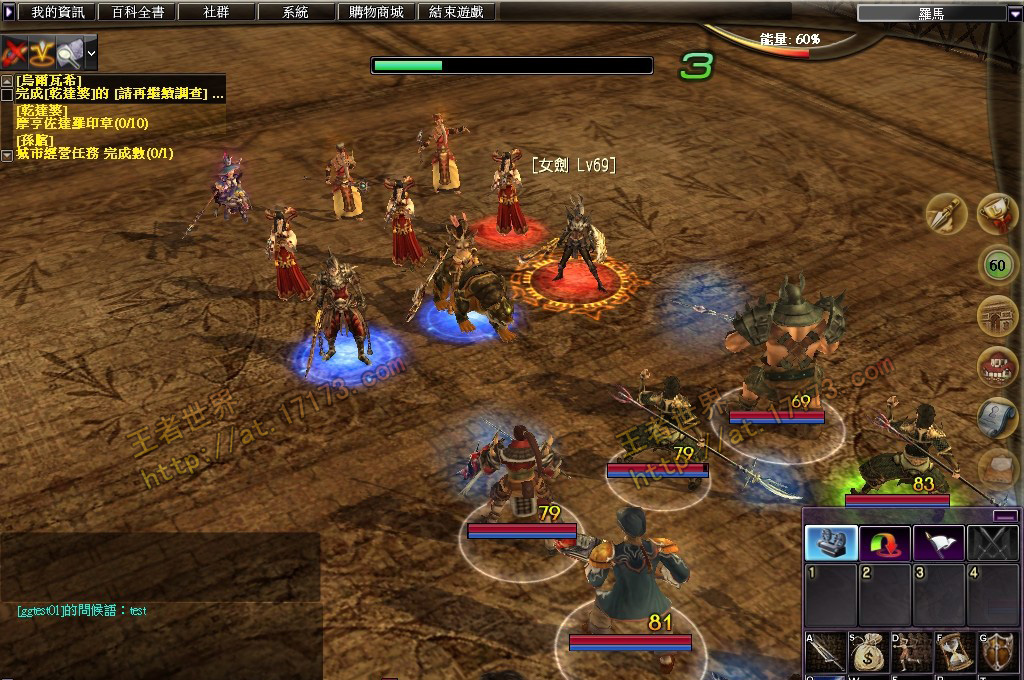Viewport: 1024px width, 680px height.
Task: Activate the white flag command
Action: point(939,543)
